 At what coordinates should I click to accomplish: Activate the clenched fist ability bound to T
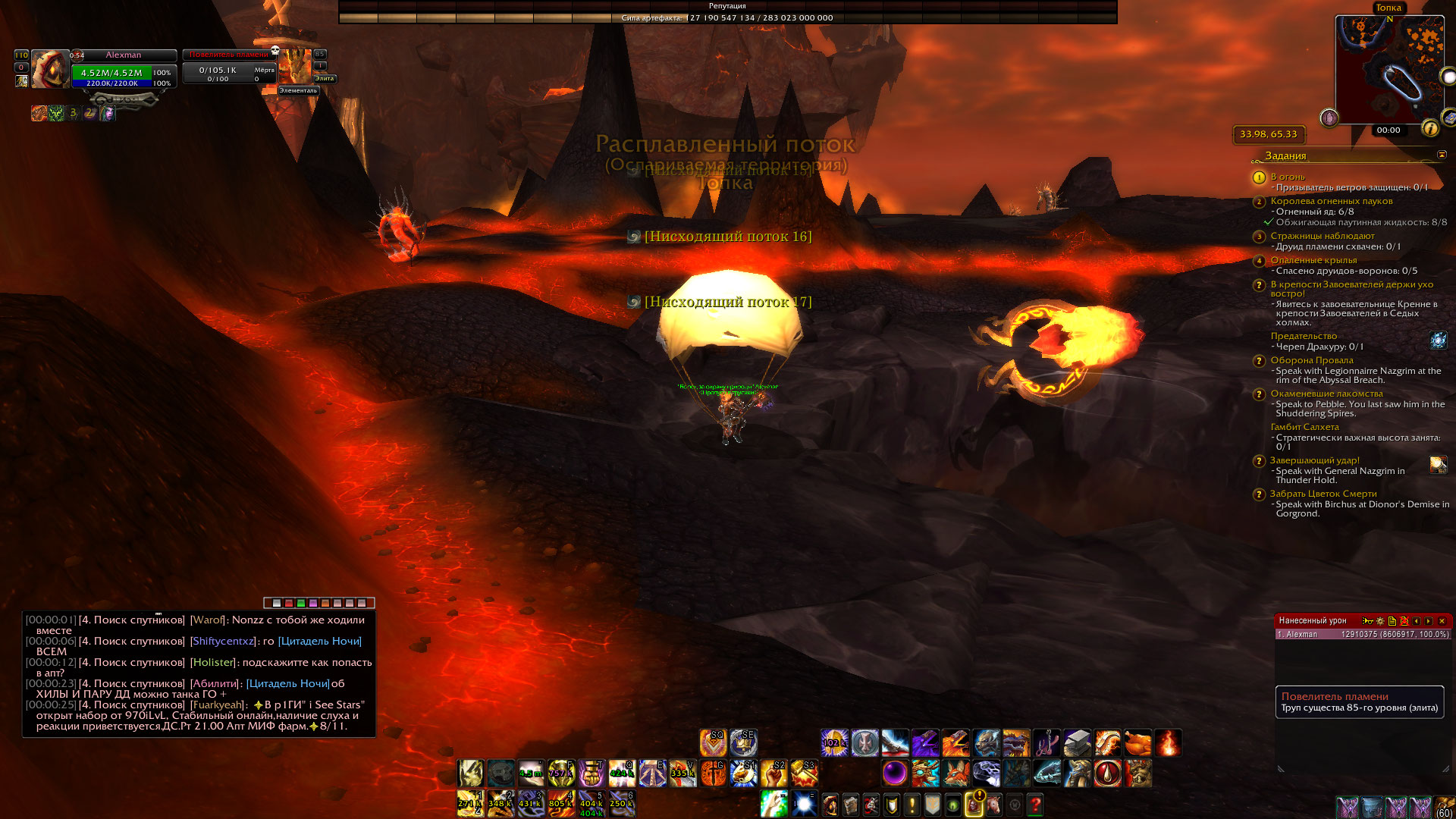point(591,773)
